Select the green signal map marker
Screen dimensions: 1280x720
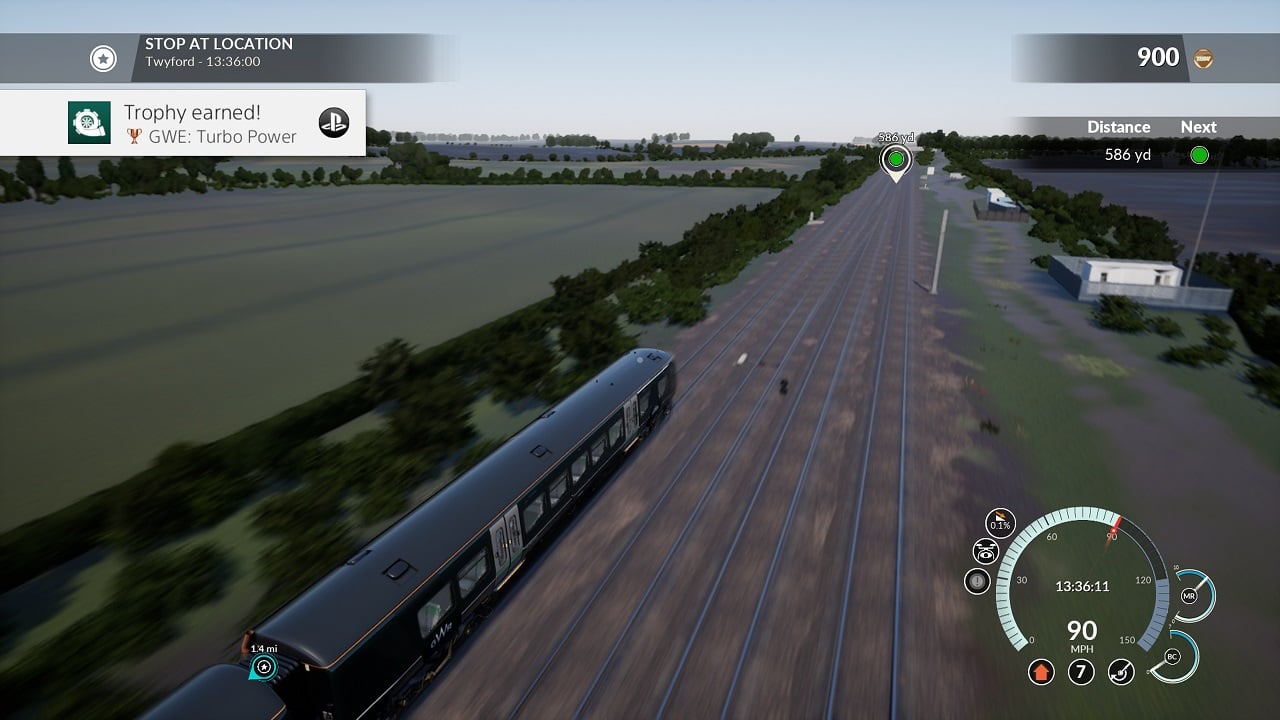895,160
